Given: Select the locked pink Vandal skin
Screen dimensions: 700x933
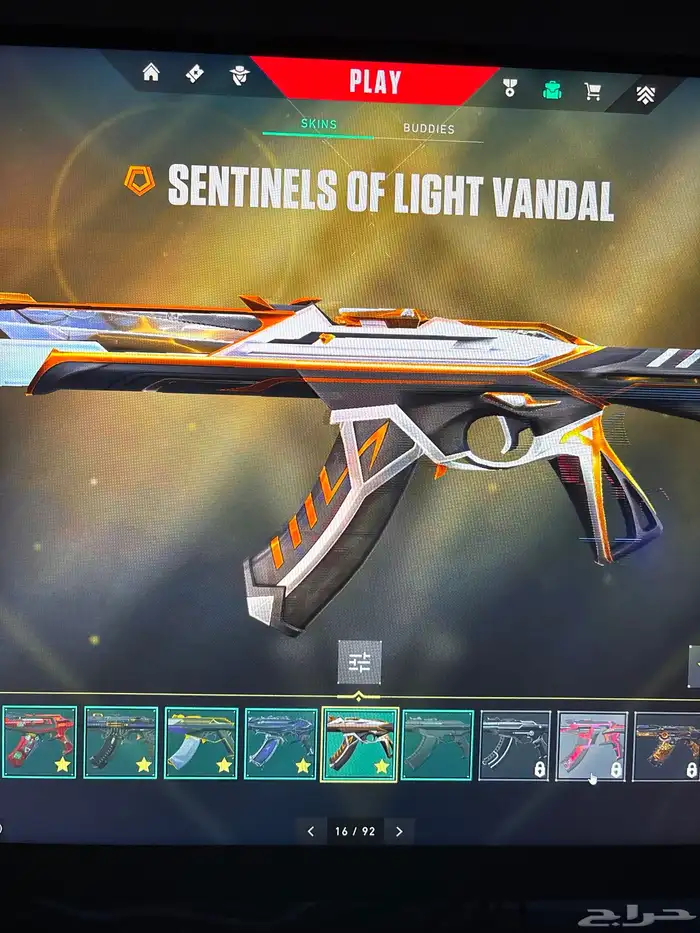Looking at the screenshot, I should pos(591,746).
